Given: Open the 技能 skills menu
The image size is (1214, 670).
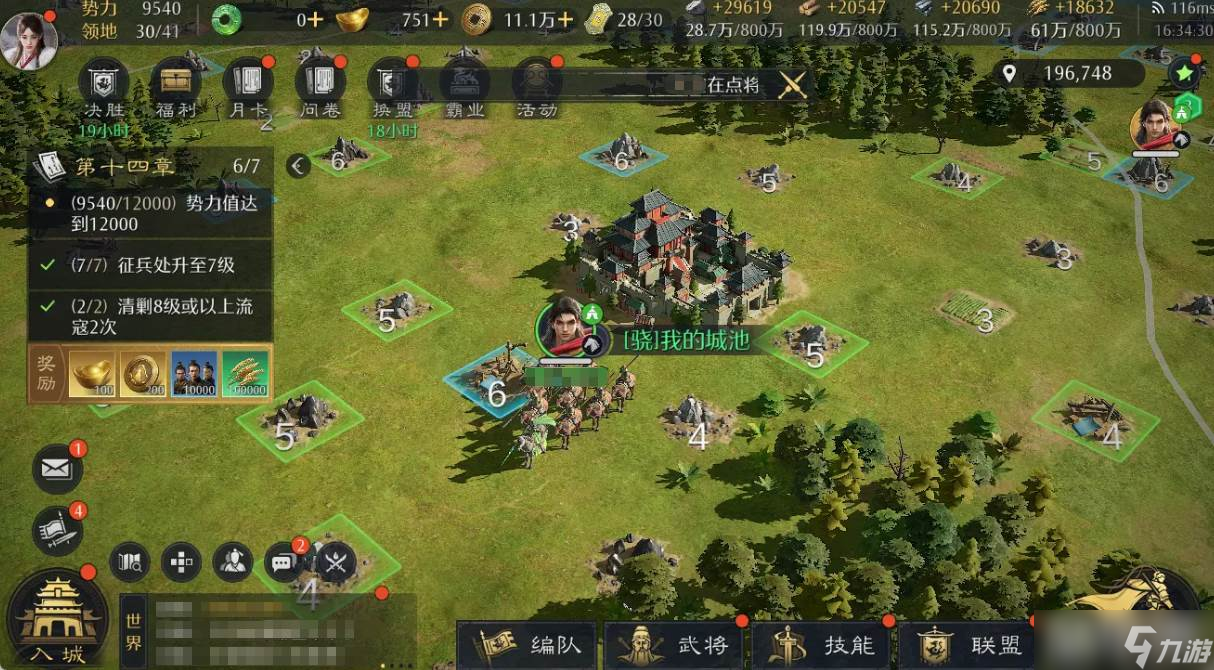Looking at the screenshot, I should [822, 645].
